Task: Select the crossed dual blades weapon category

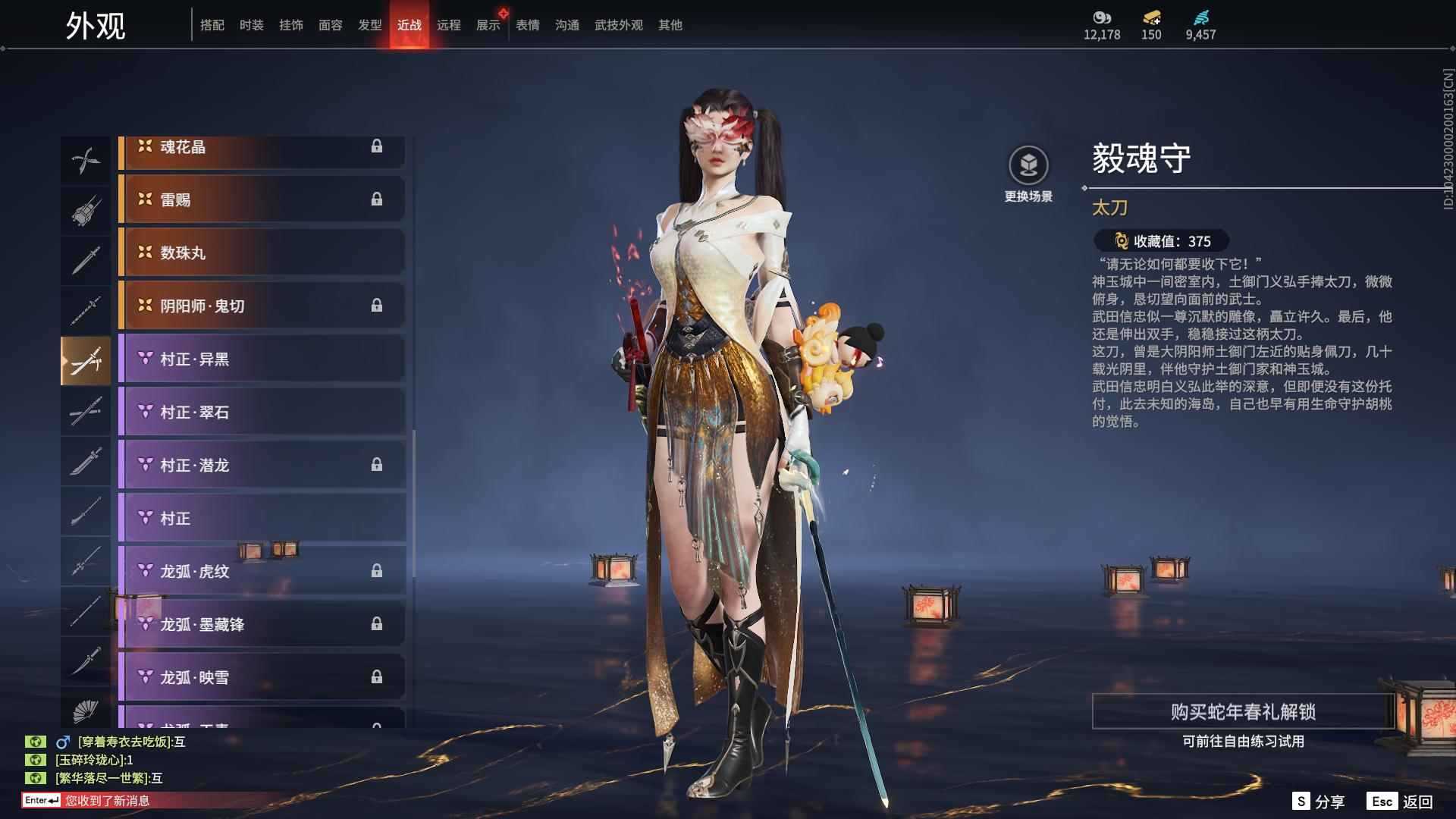Action: click(x=86, y=159)
